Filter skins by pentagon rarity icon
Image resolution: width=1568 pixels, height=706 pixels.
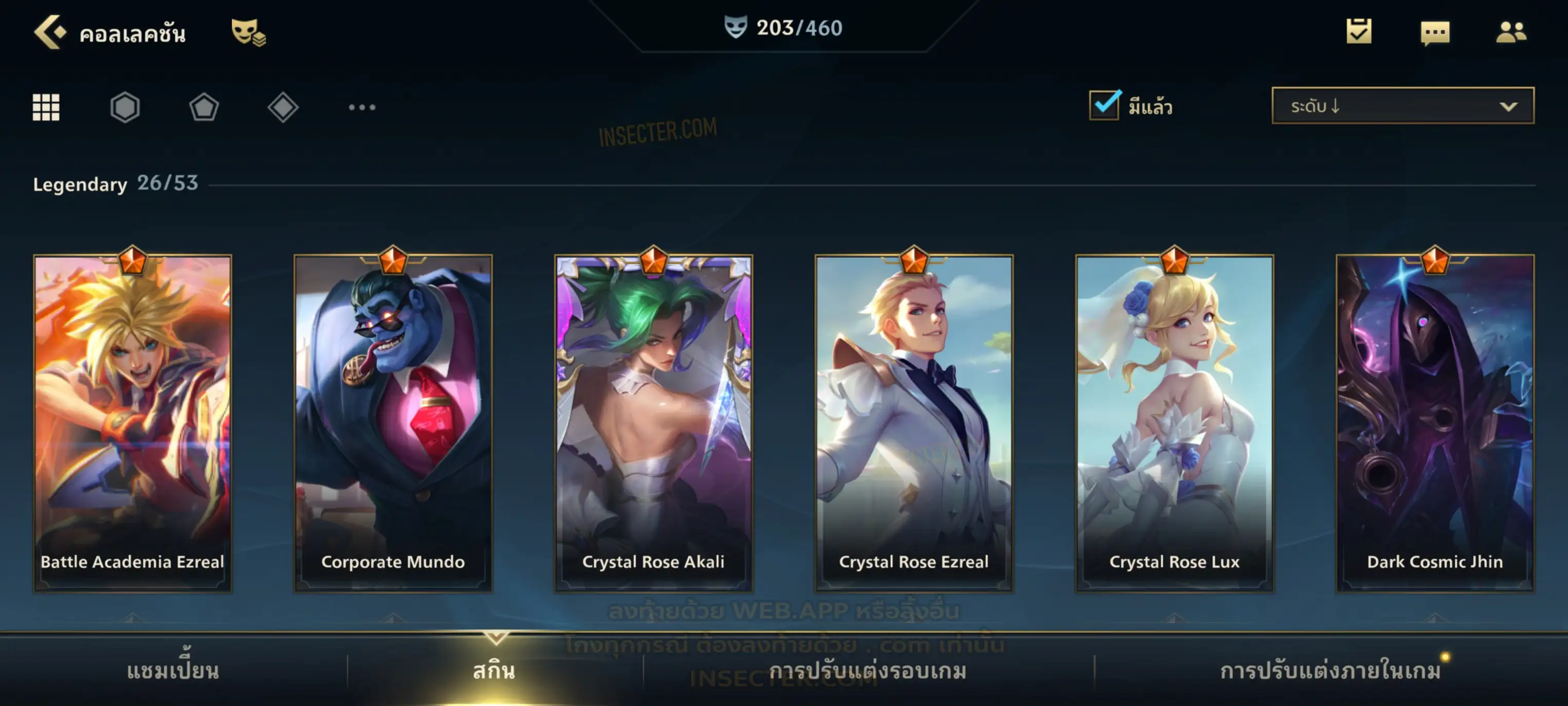click(x=204, y=108)
